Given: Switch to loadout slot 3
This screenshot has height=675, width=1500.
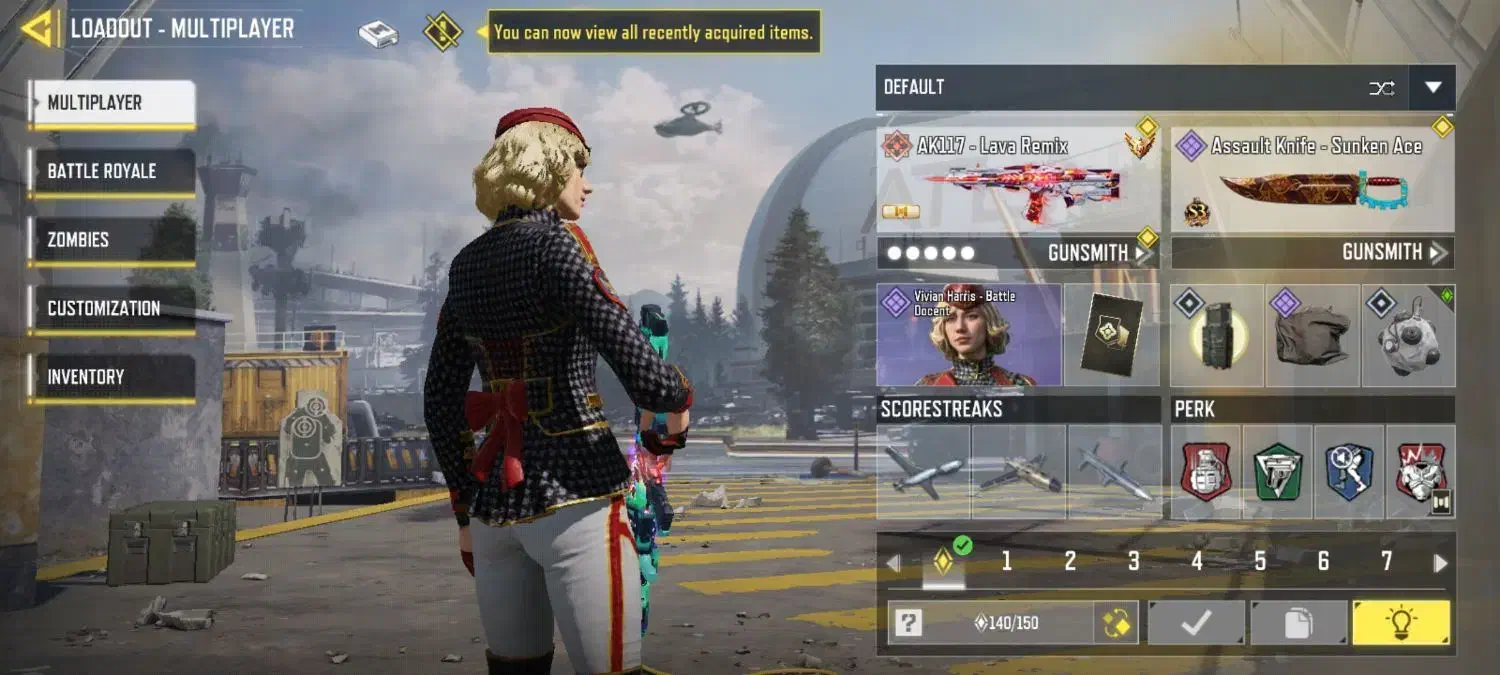Looking at the screenshot, I should (x=1133, y=562).
